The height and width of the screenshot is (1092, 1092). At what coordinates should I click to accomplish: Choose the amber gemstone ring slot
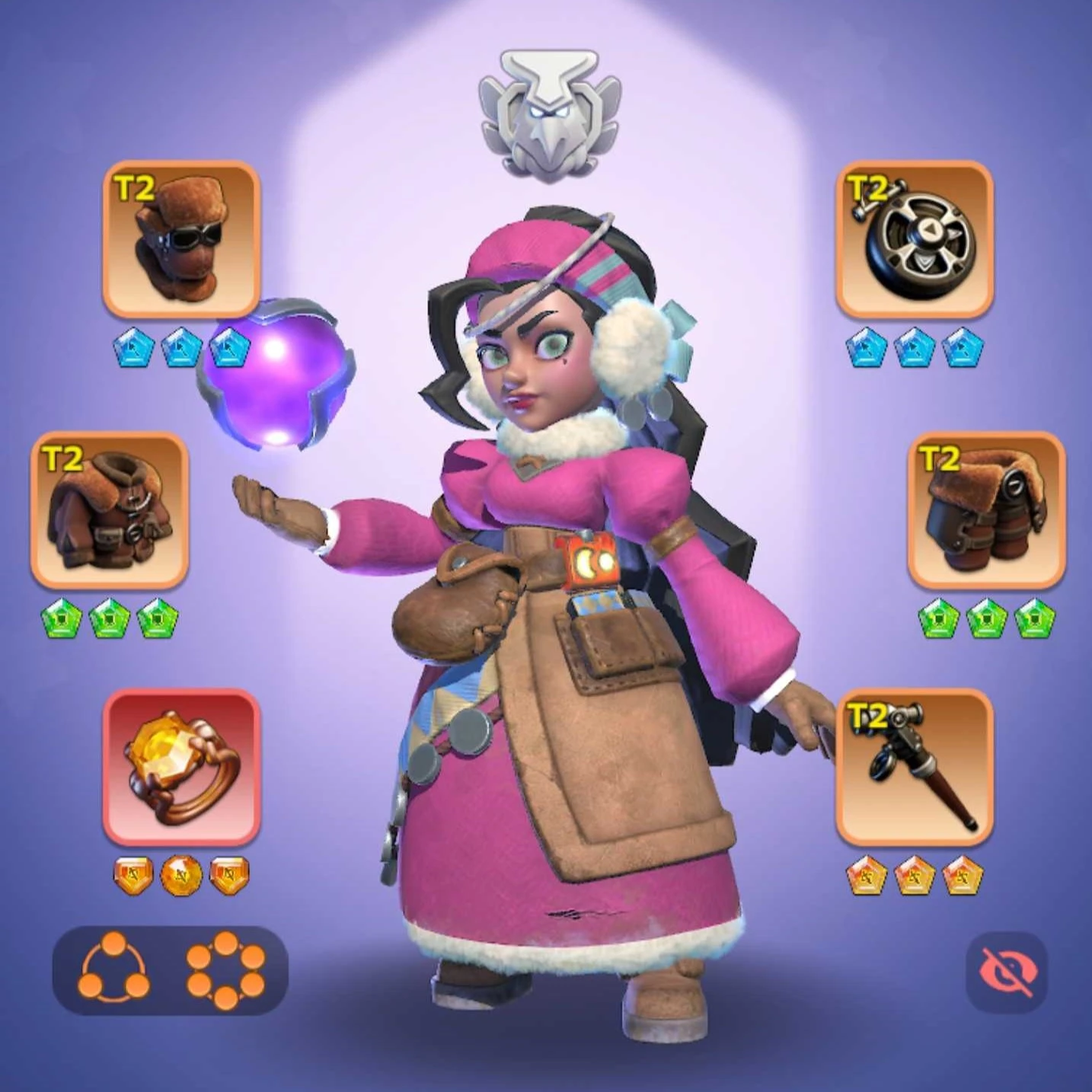pyautogui.click(x=181, y=767)
